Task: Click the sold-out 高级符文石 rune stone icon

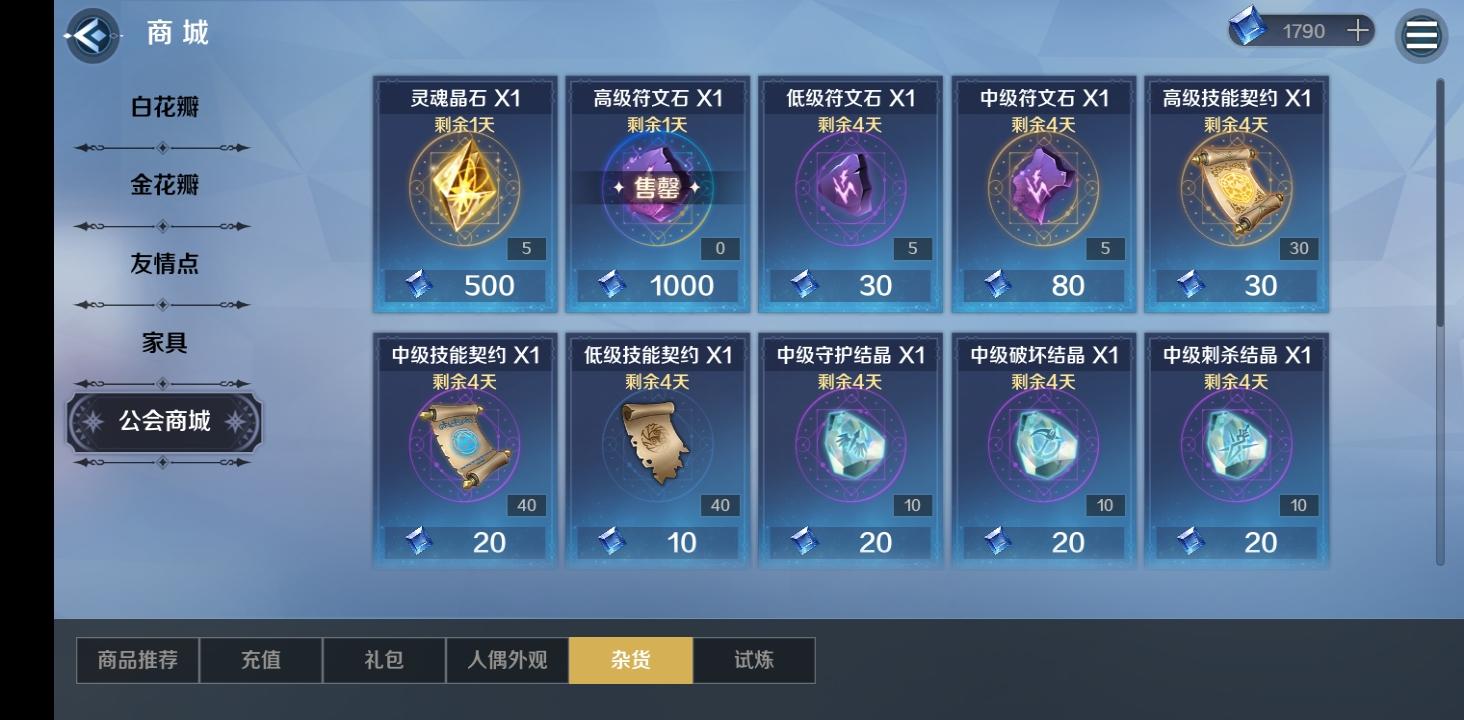Action: [657, 190]
